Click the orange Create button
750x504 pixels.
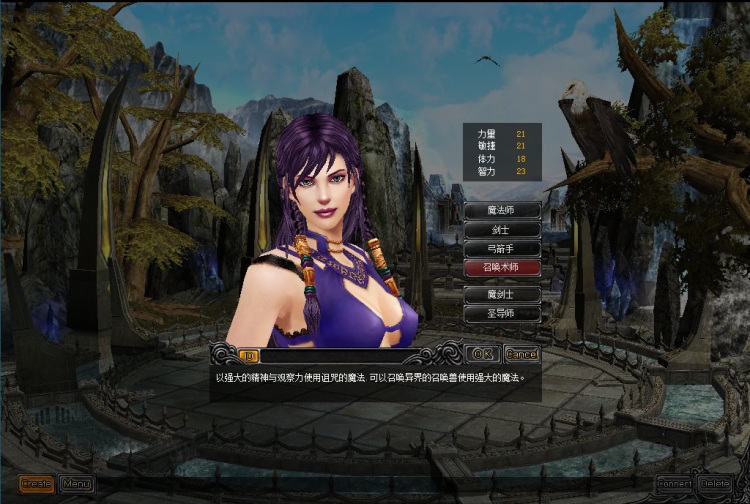pos(36,484)
